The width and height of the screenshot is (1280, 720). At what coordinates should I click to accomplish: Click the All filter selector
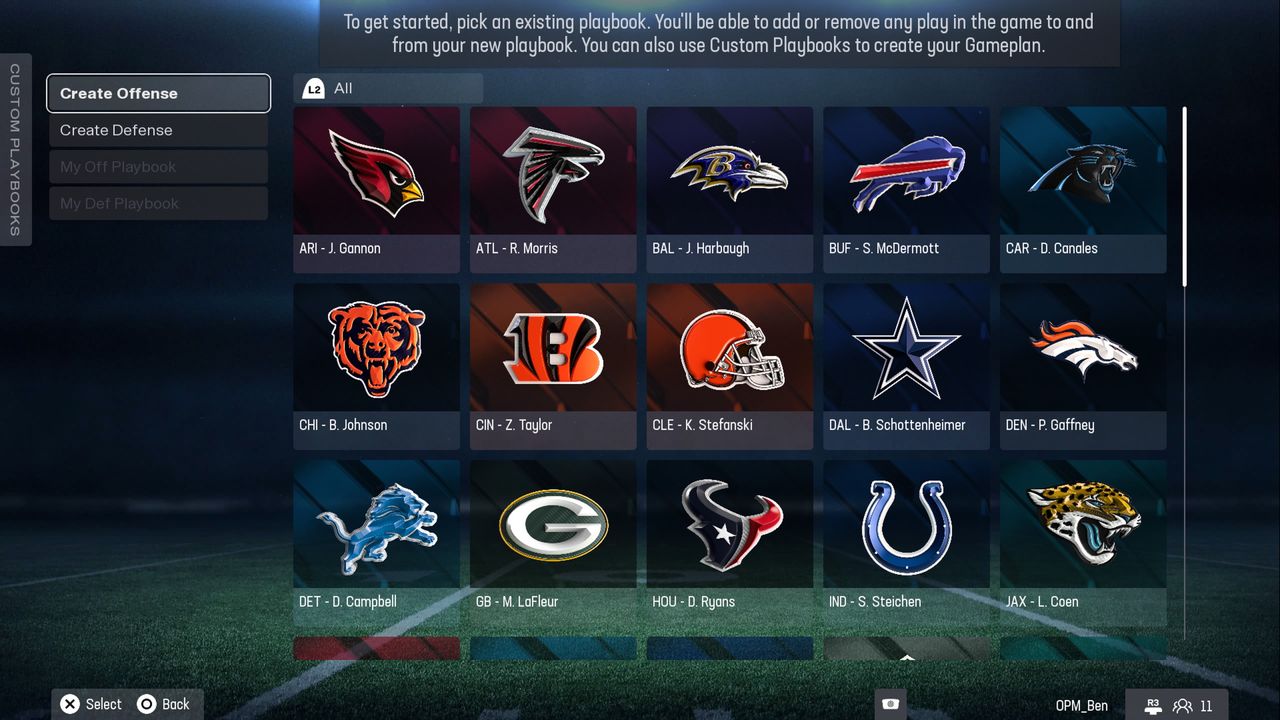tap(388, 88)
